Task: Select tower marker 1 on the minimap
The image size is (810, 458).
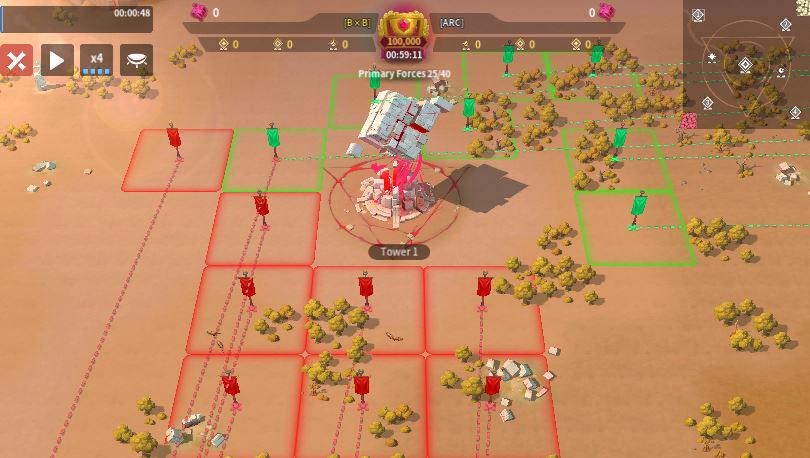Action: pyautogui.click(x=698, y=15)
